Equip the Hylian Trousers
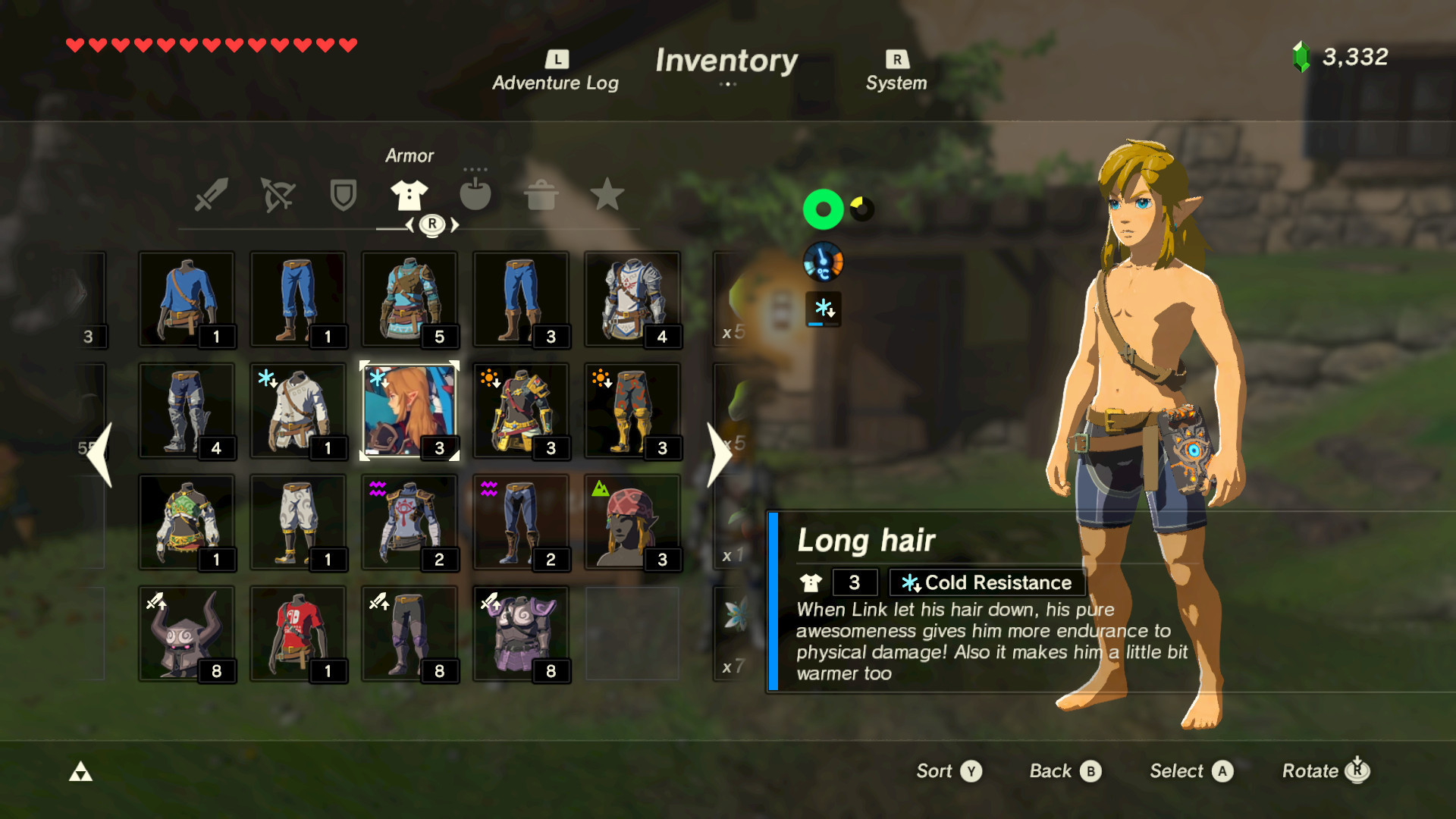Screen dimensions: 1456x819 (299, 298)
